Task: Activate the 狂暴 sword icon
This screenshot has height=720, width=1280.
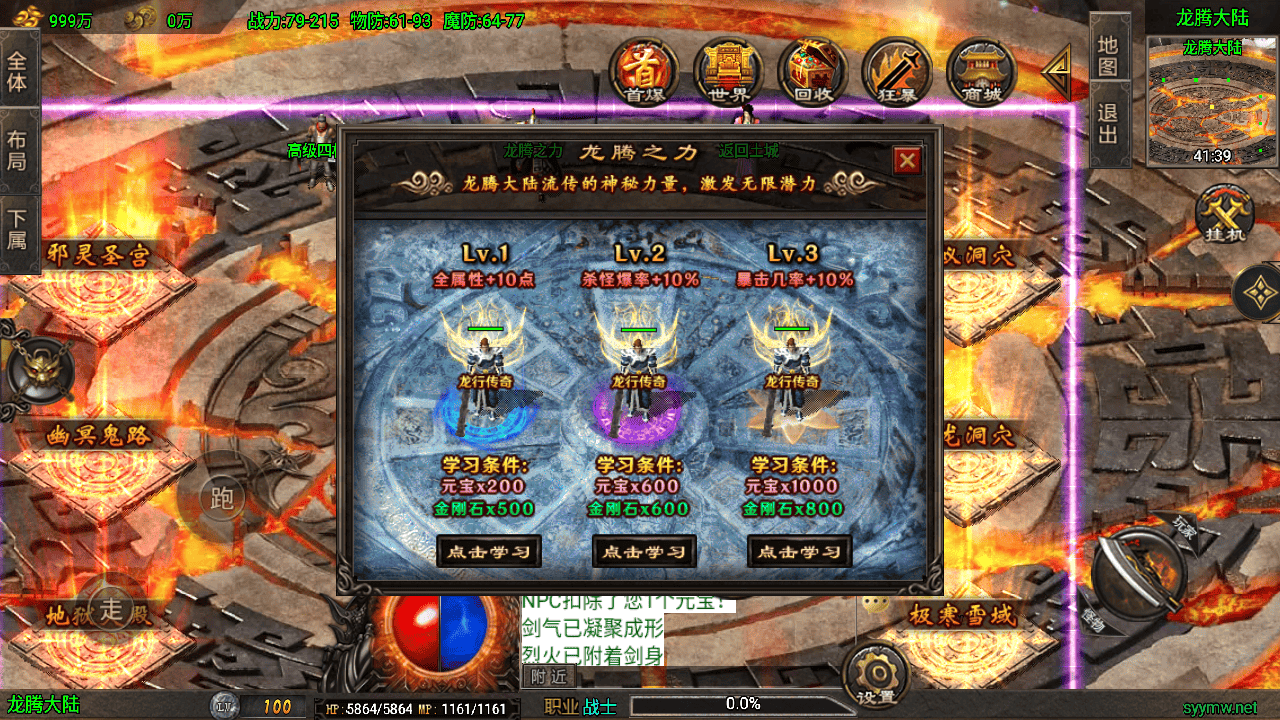Action: [897, 70]
